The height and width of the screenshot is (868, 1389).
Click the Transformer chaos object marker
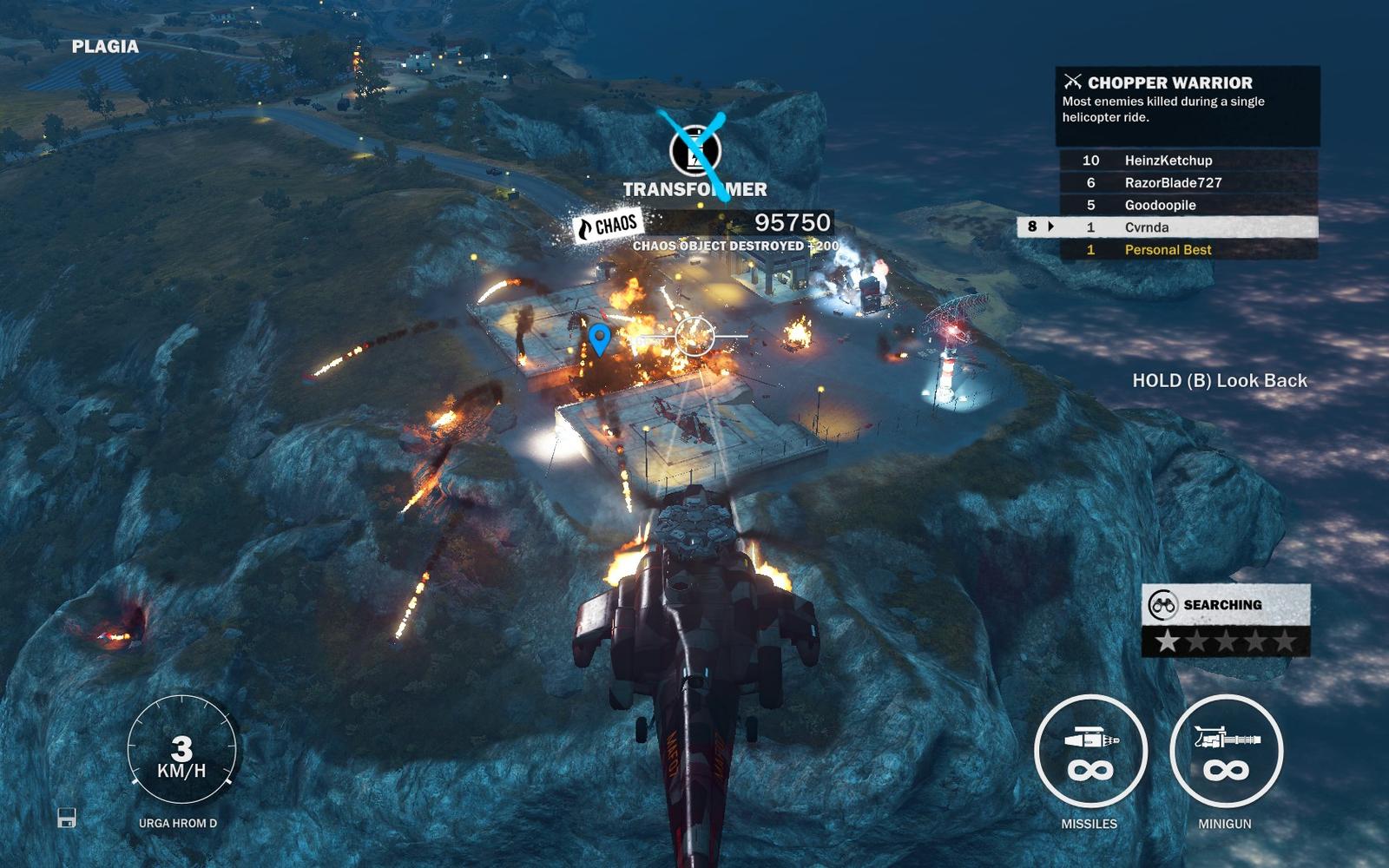695,151
